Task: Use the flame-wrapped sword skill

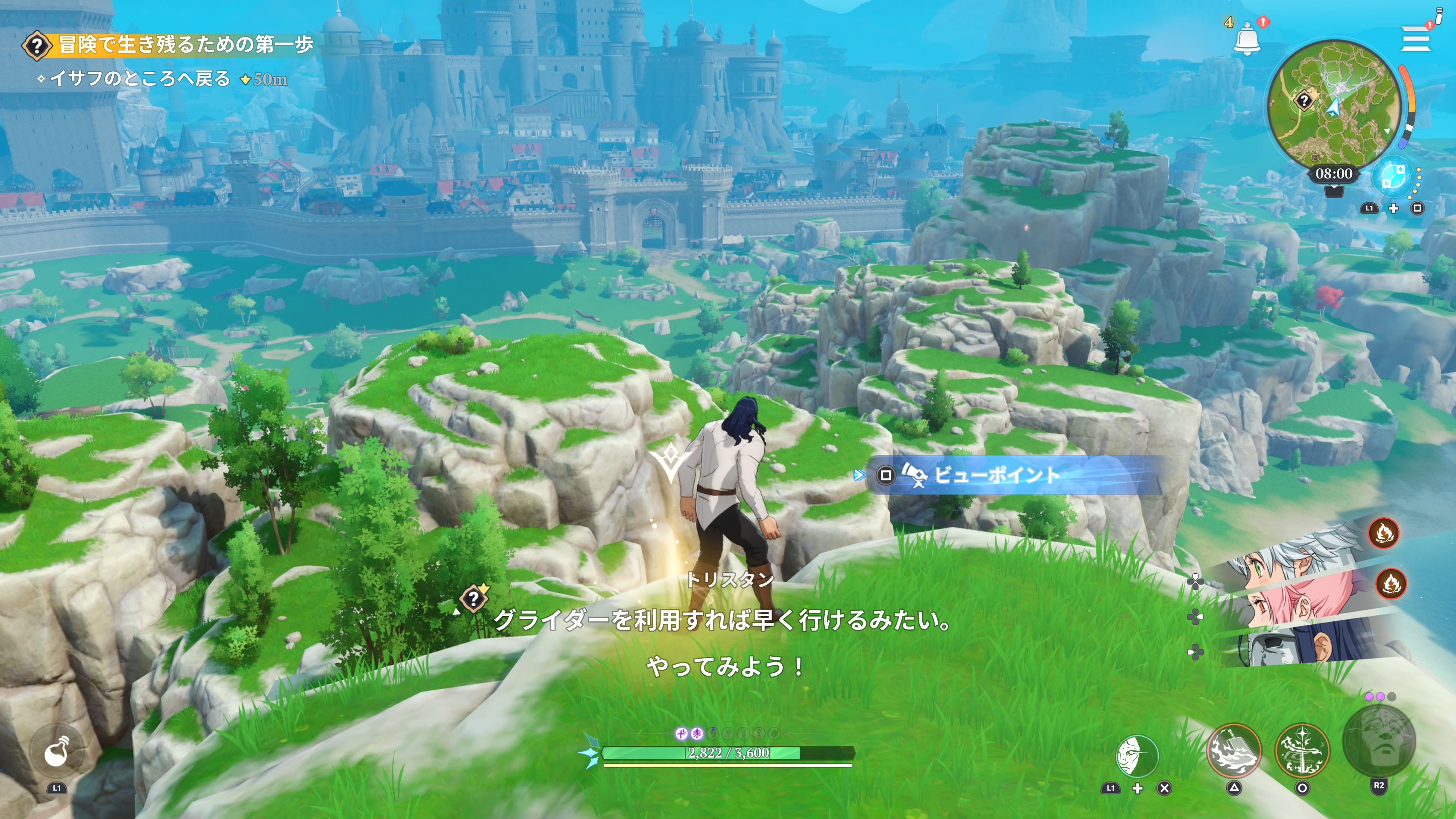Action: (1302, 751)
